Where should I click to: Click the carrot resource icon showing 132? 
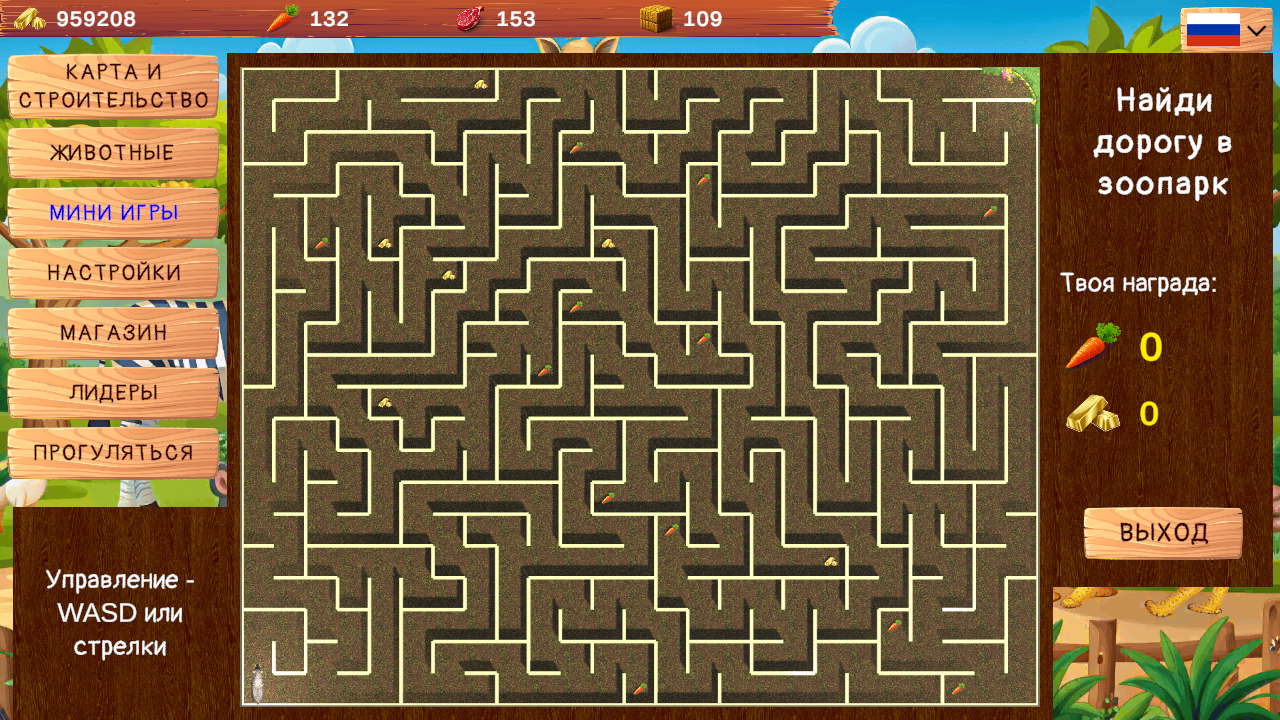click(x=281, y=17)
